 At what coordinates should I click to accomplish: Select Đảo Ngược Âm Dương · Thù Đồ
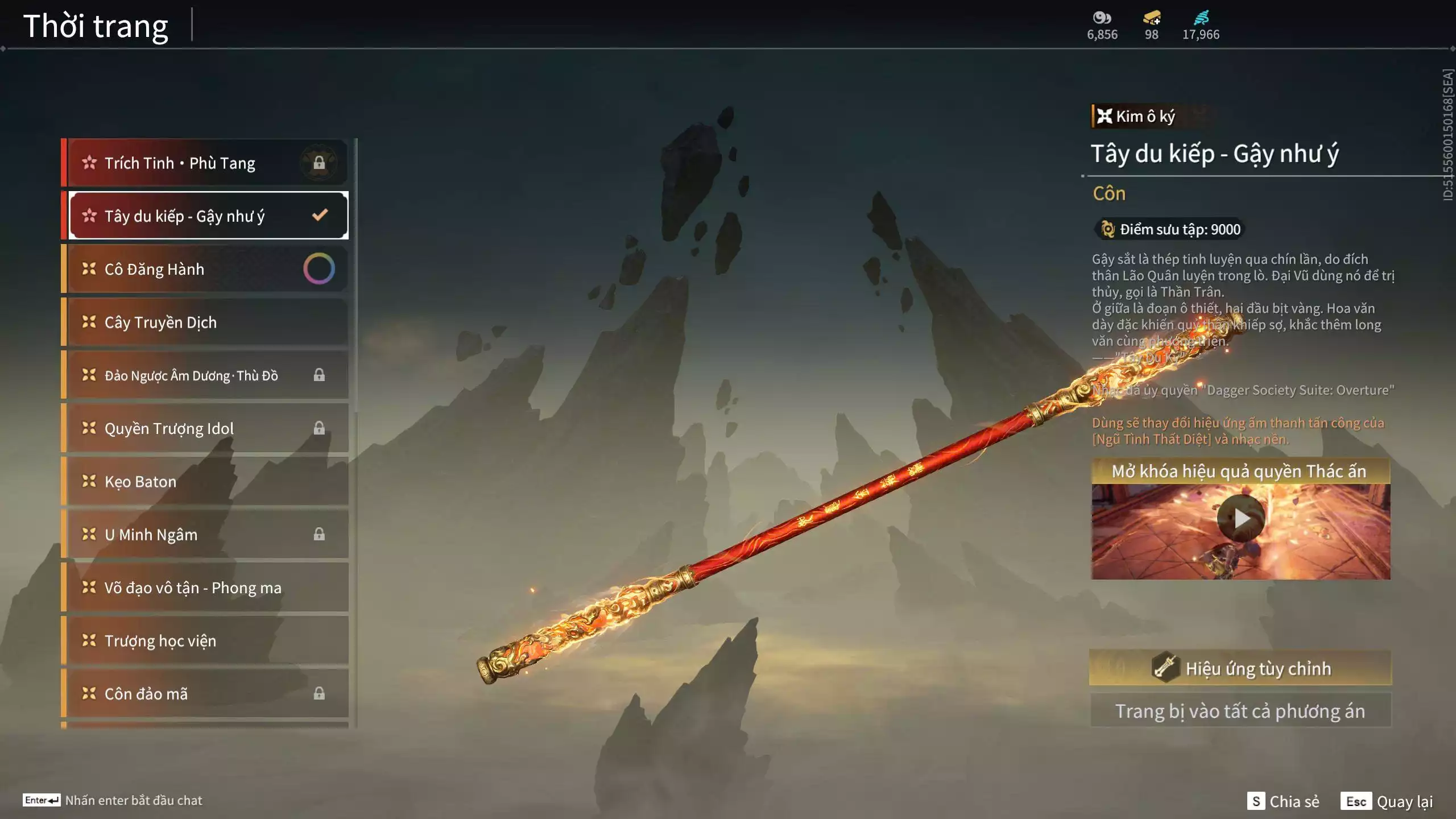tap(193, 375)
